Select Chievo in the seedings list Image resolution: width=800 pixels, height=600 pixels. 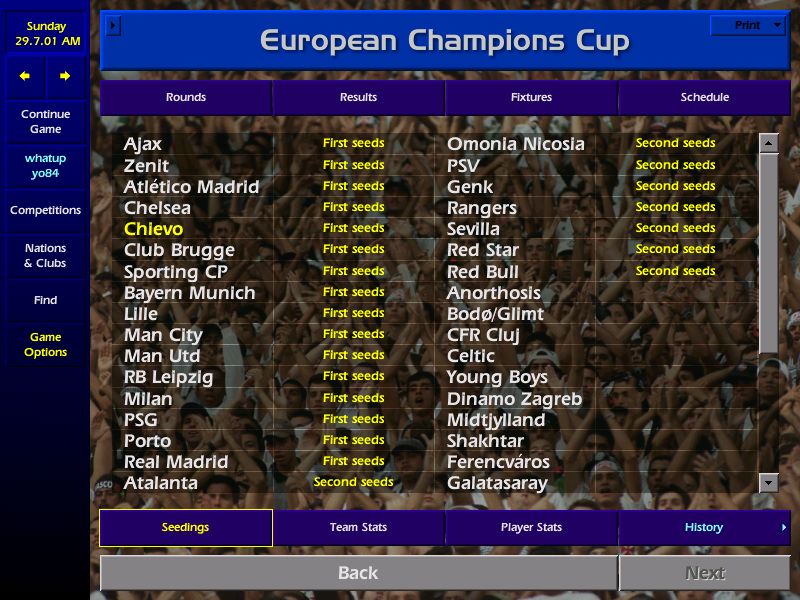[153, 229]
